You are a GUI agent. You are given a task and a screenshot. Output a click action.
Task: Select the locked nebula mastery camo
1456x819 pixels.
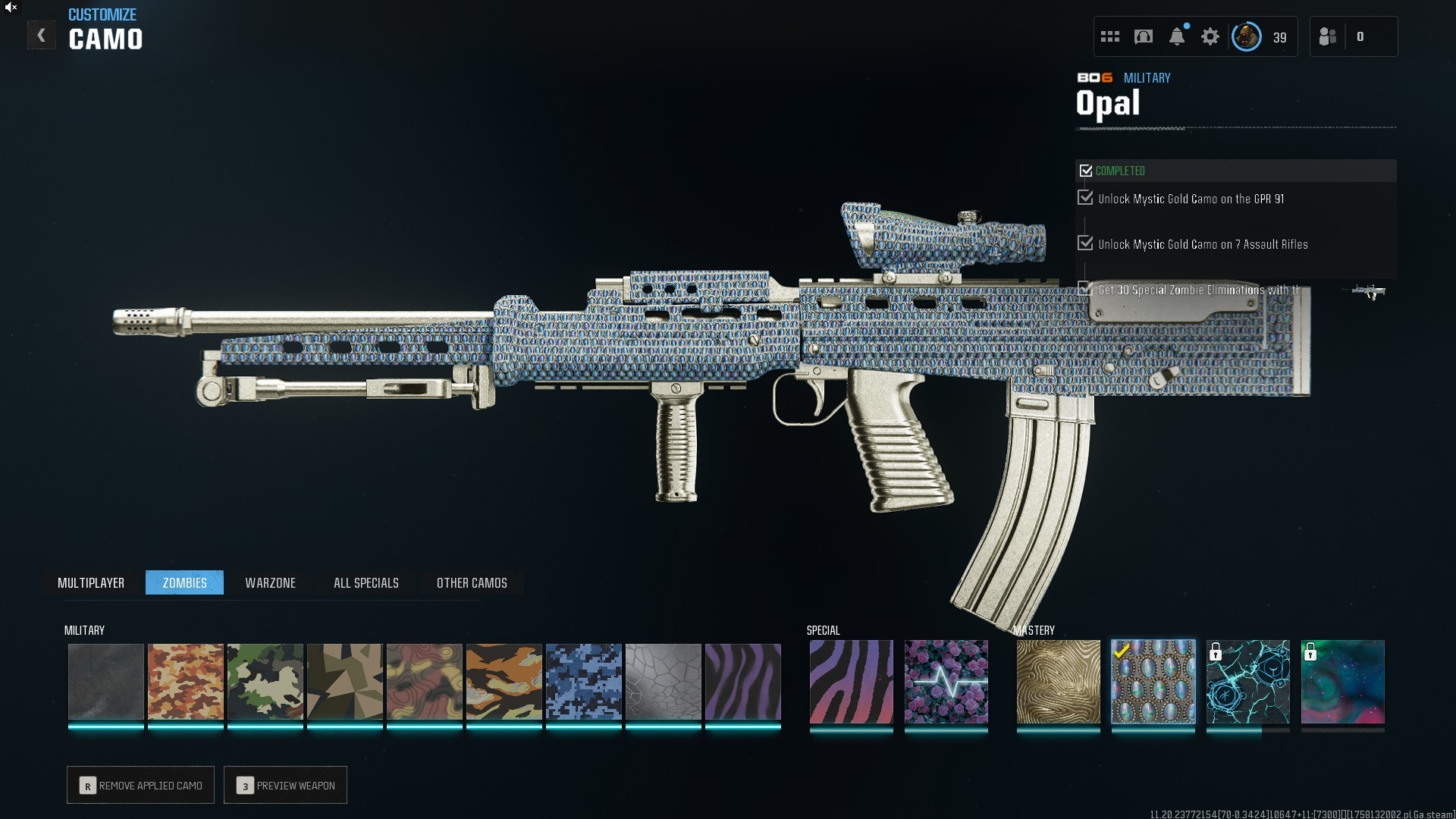(1343, 682)
